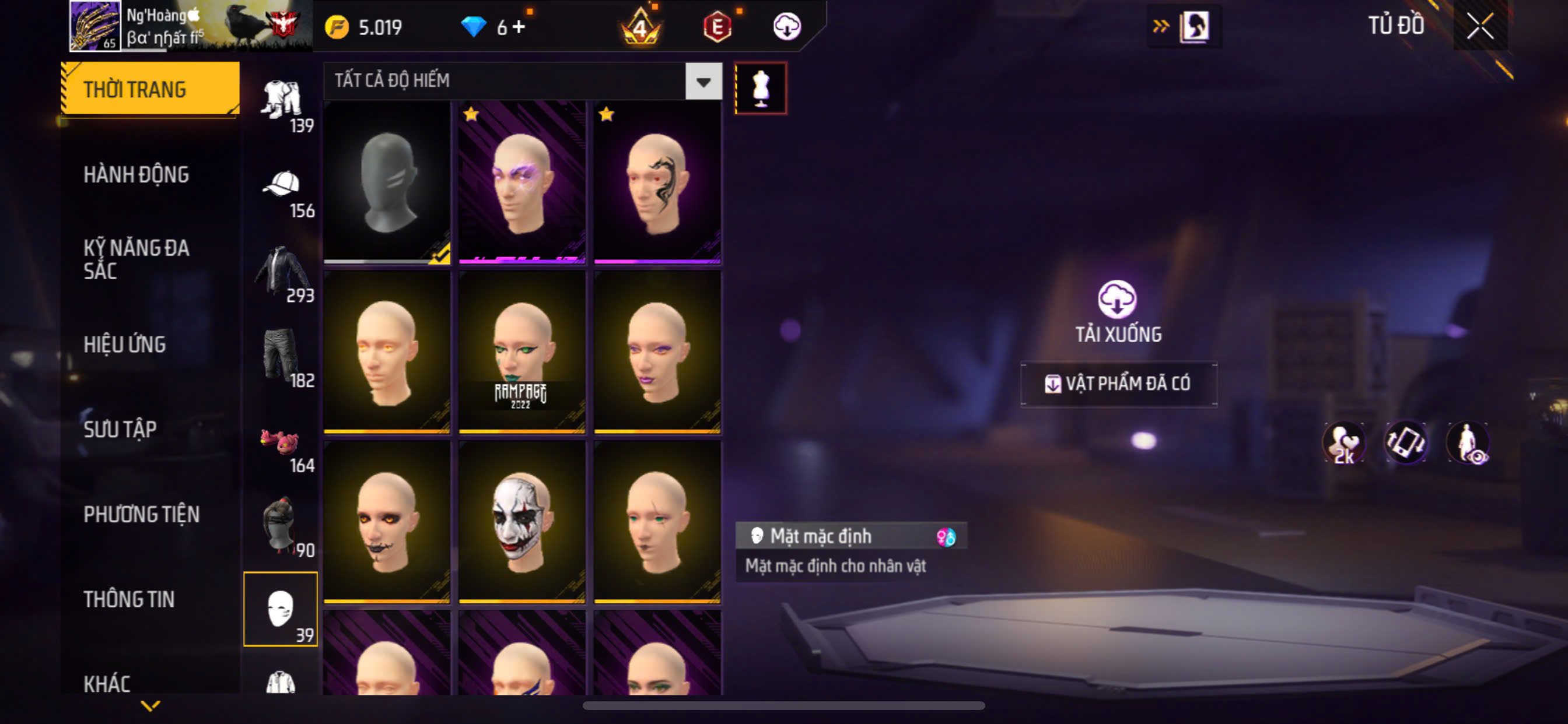Open the Thời Trang tab
This screenshot has height=724, width=1568.
(x=150, y=89)
